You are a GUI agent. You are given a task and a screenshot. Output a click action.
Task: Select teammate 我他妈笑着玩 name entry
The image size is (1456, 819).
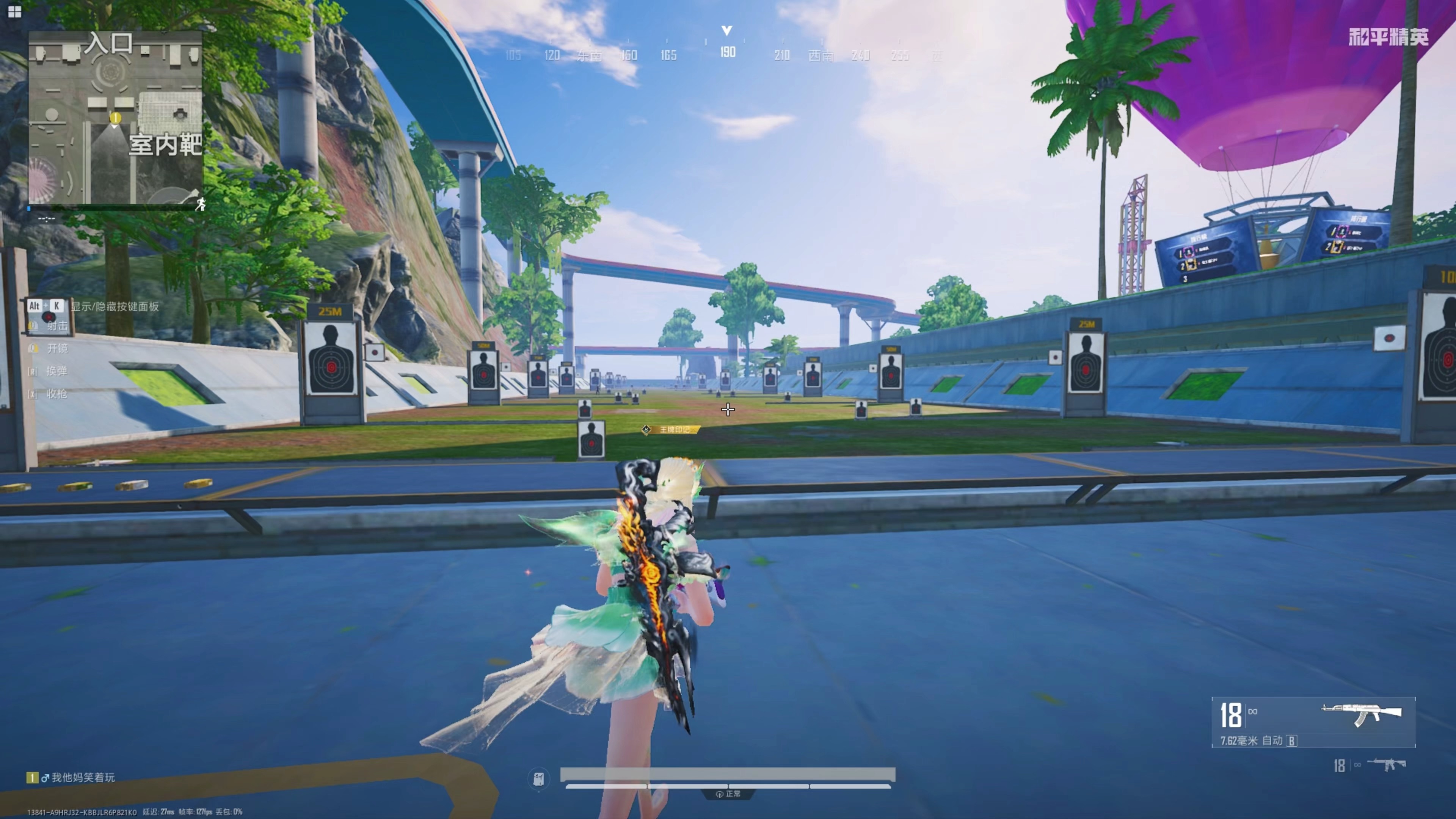(x=83, y=778)
